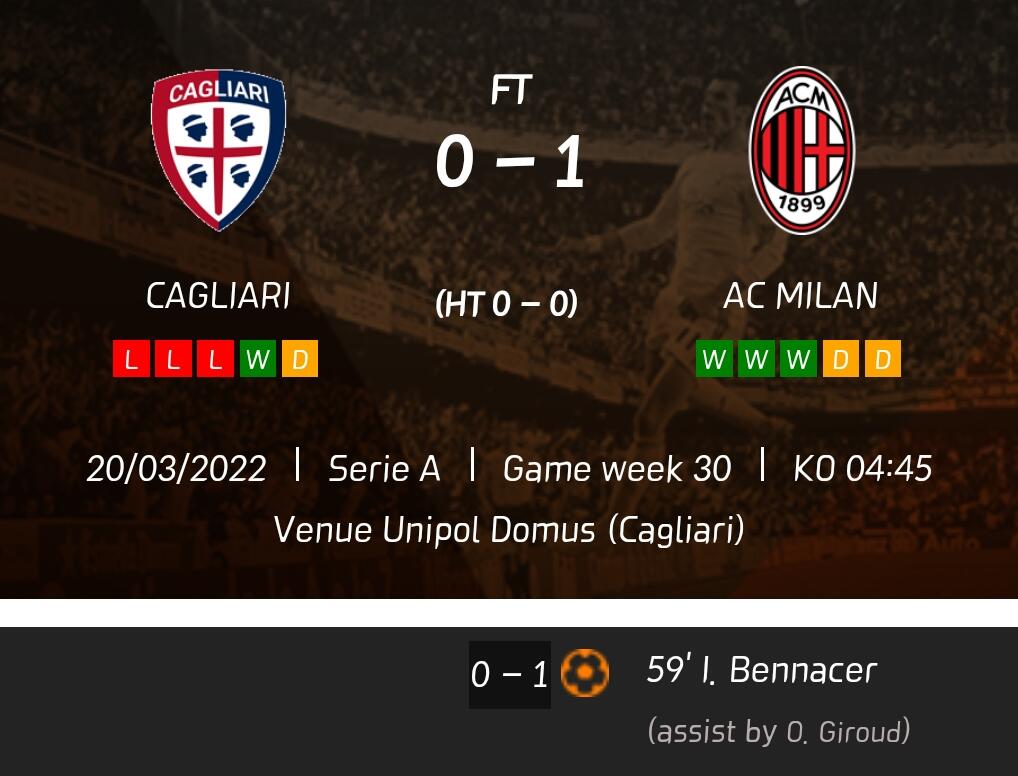Select the AC MILAN team name
The image size is (1018, 776).
[x=800, y=296]
